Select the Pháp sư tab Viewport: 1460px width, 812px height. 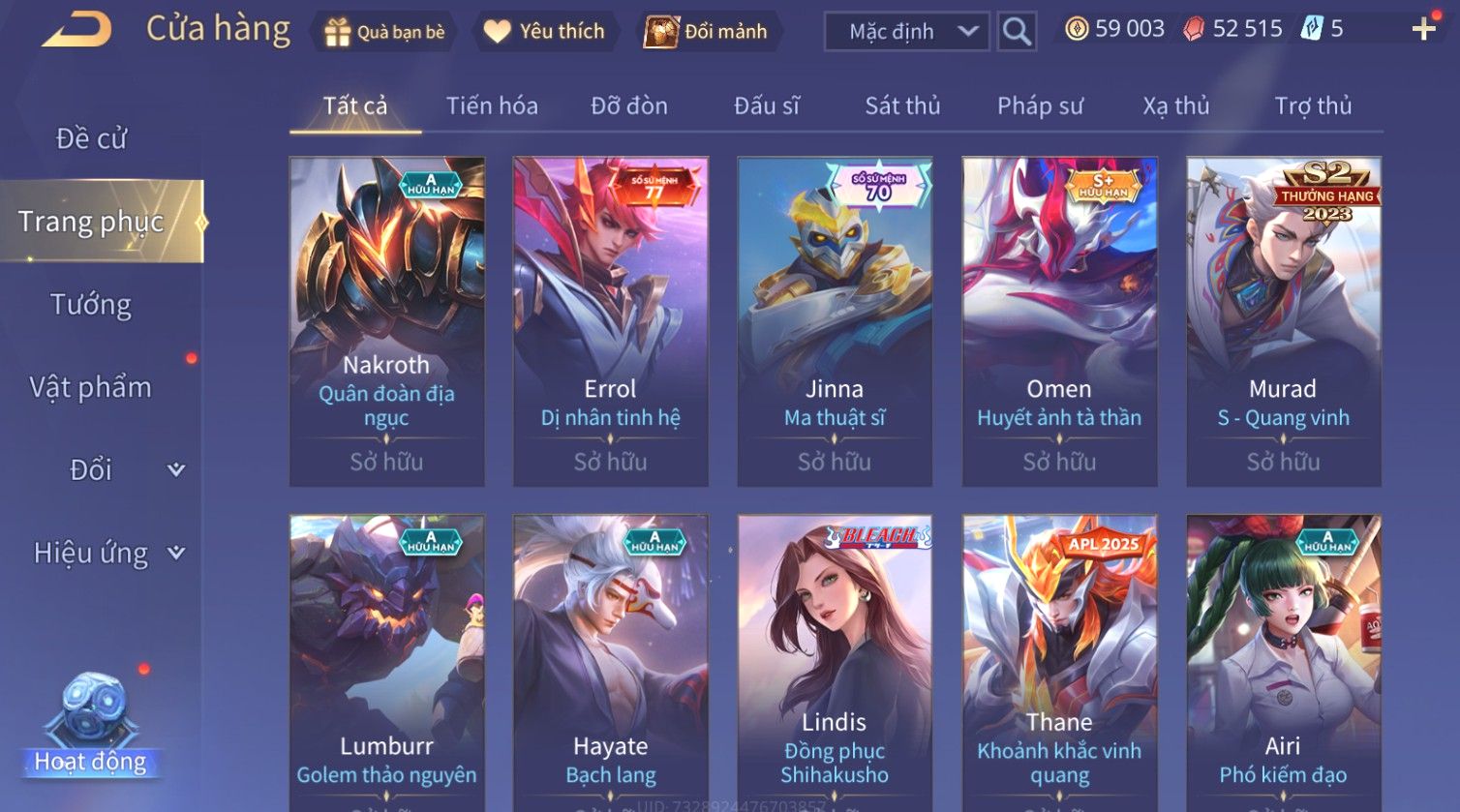tap(1040, 105)
